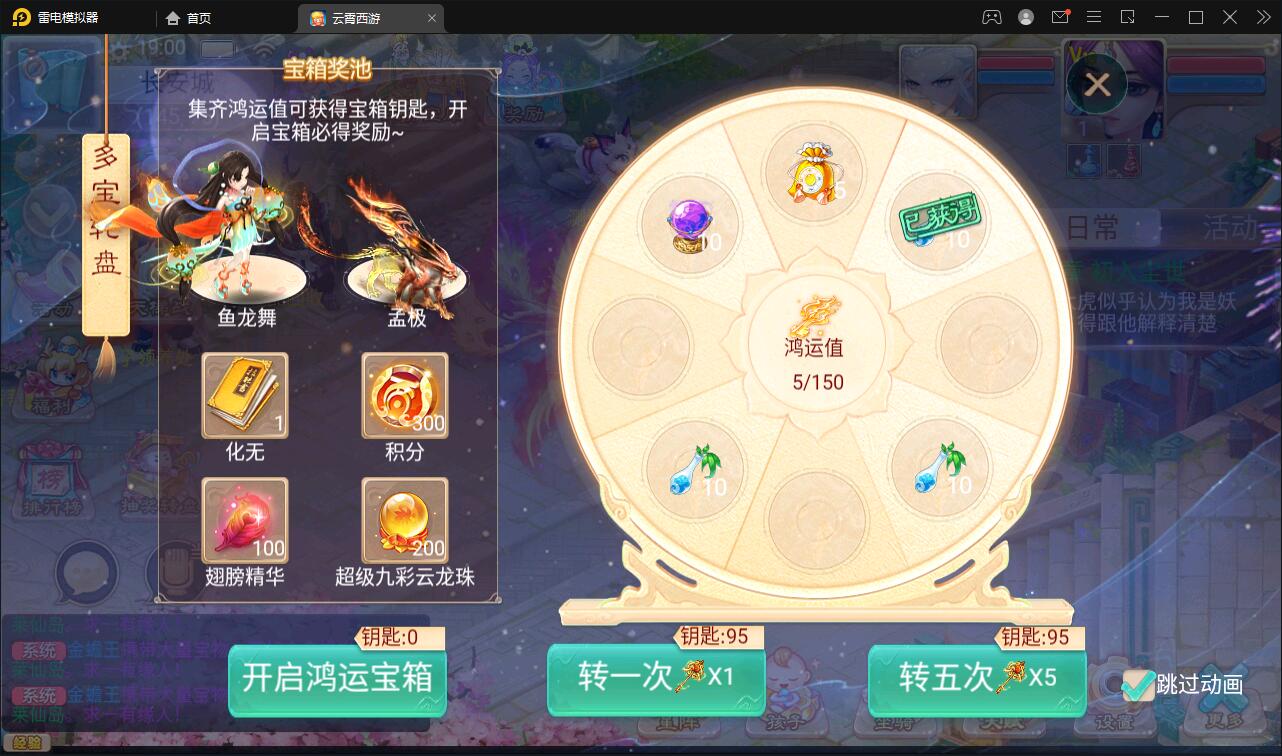Select the 超级九彩云龙珠 dragon pearl item

[x=404, y=520]
